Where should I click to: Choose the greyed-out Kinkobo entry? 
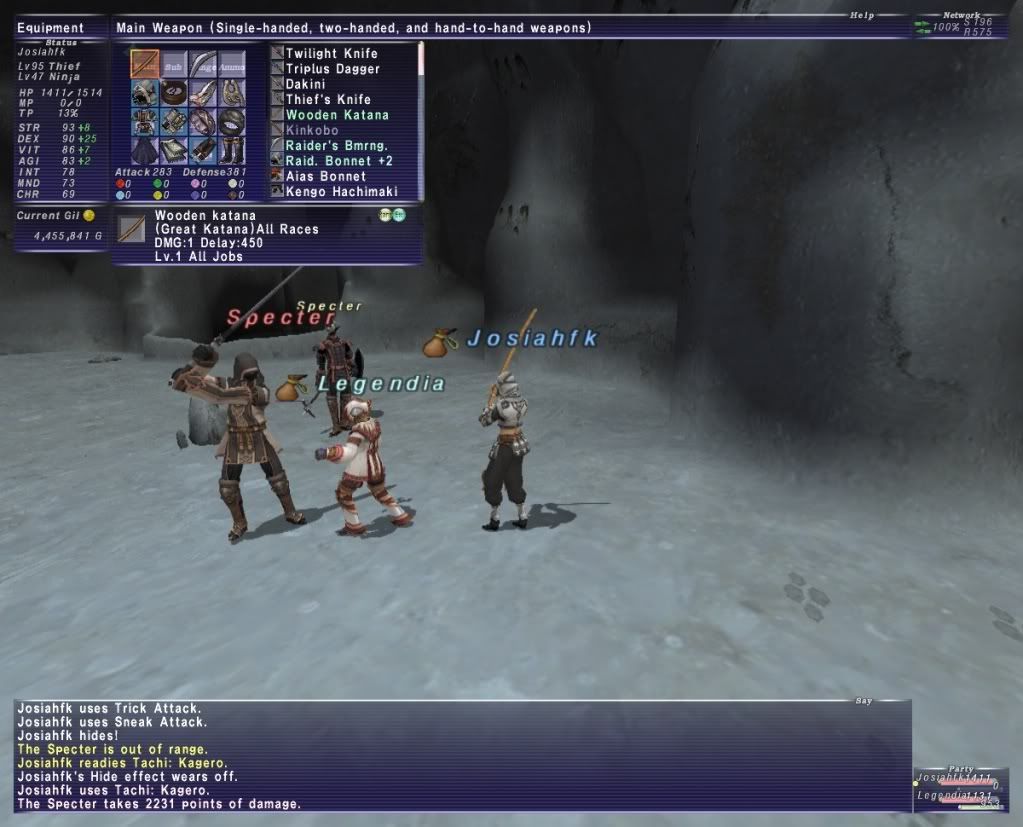[312, 130]
